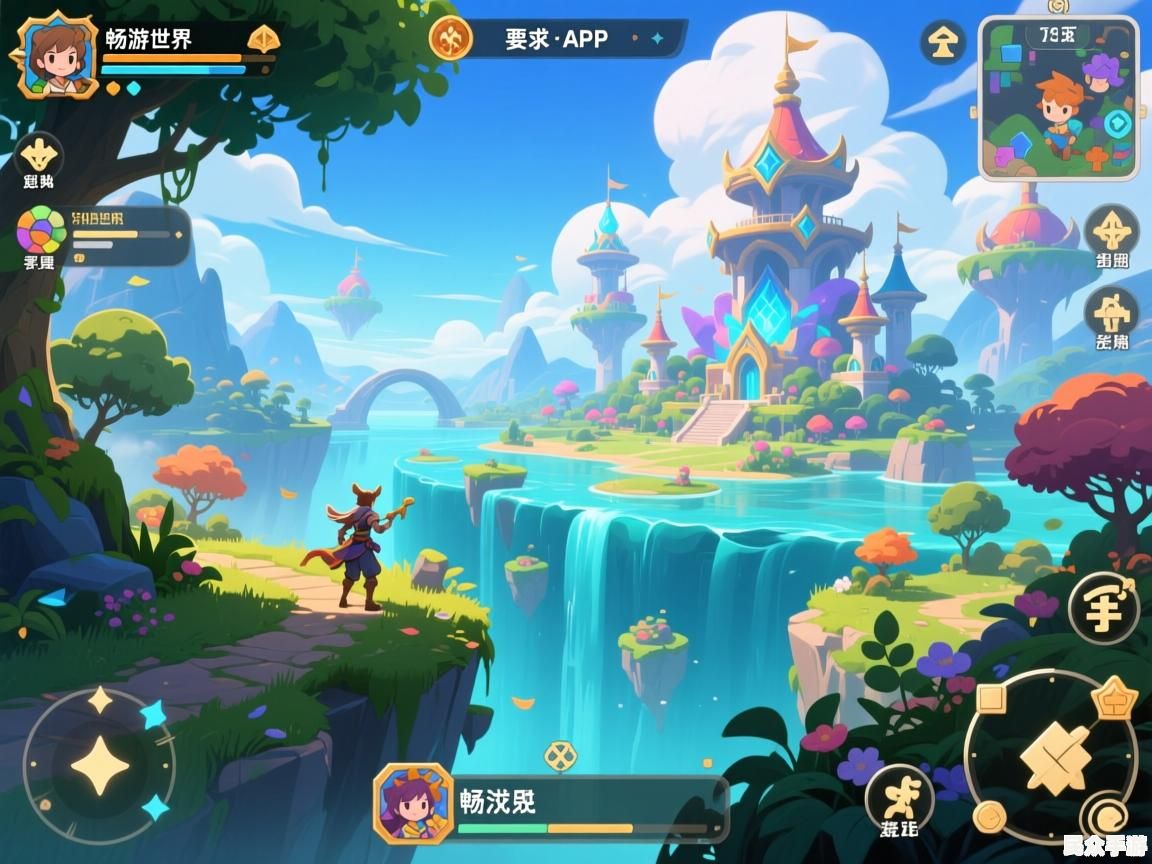Select the gold leaf button under the portrait
The height and width of the screenshot is (864, 1152).
pyautogui.click(x=39, y=156)
